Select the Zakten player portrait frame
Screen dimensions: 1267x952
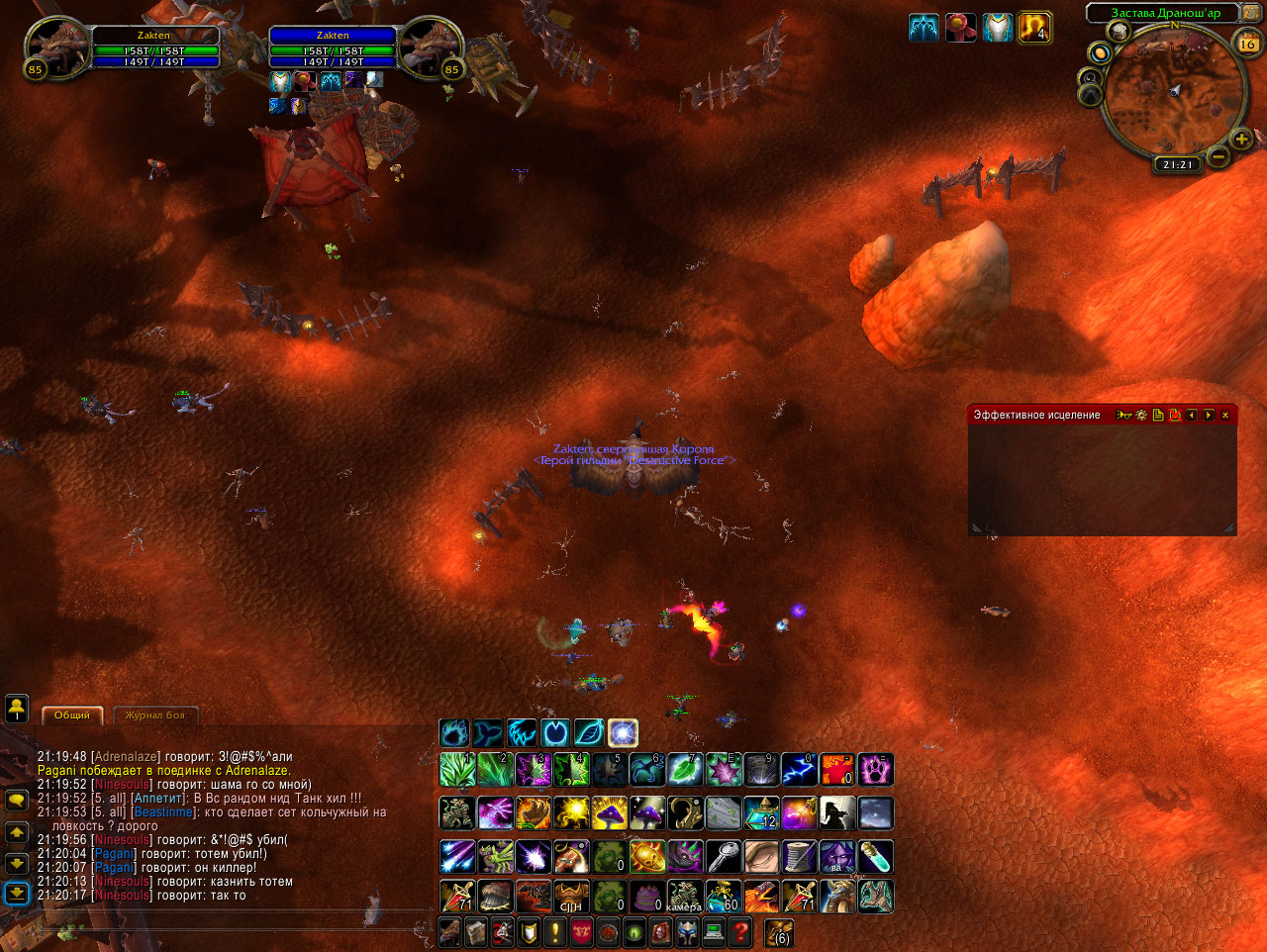[56, 48]
